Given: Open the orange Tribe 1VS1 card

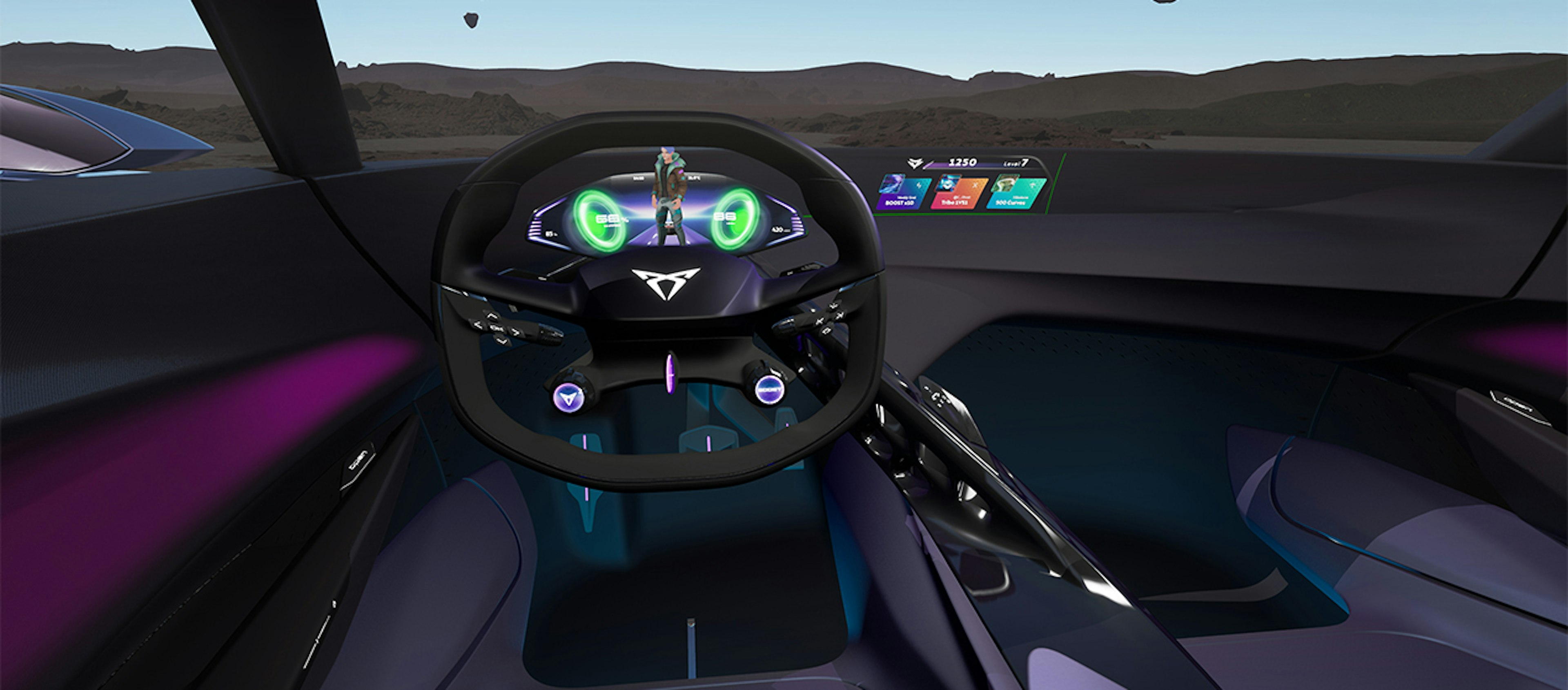Looking at the screenshot, I should 958,193.
